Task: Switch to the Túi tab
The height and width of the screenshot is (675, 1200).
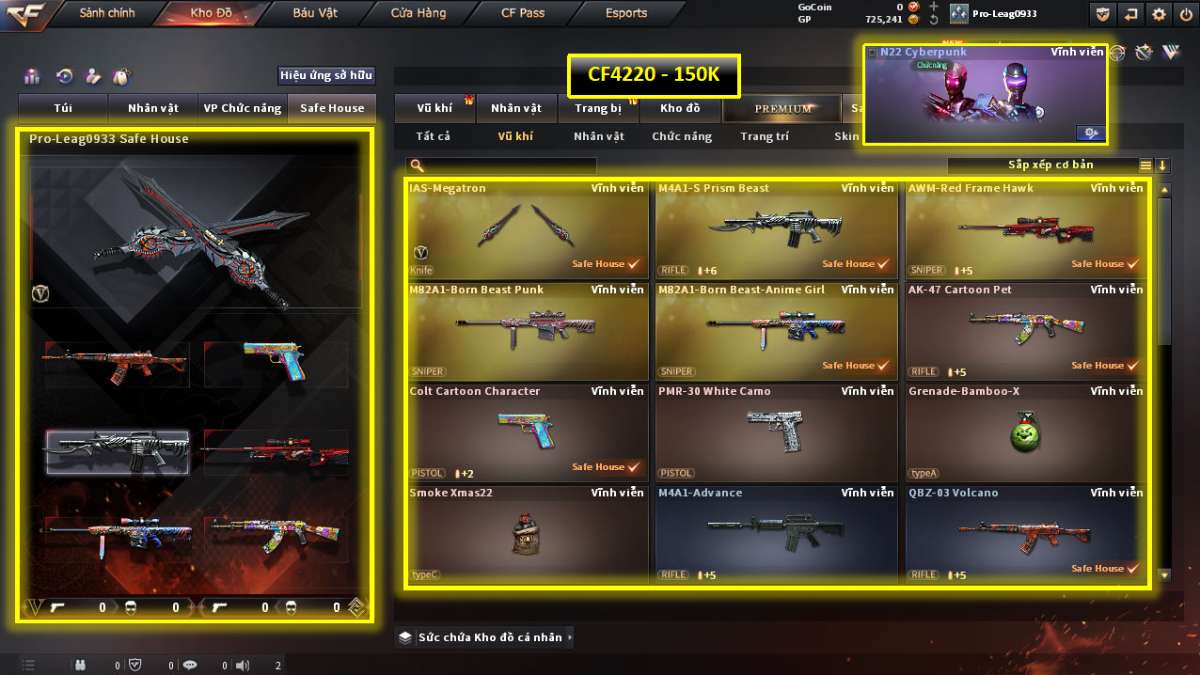Action: pos(63,108)
